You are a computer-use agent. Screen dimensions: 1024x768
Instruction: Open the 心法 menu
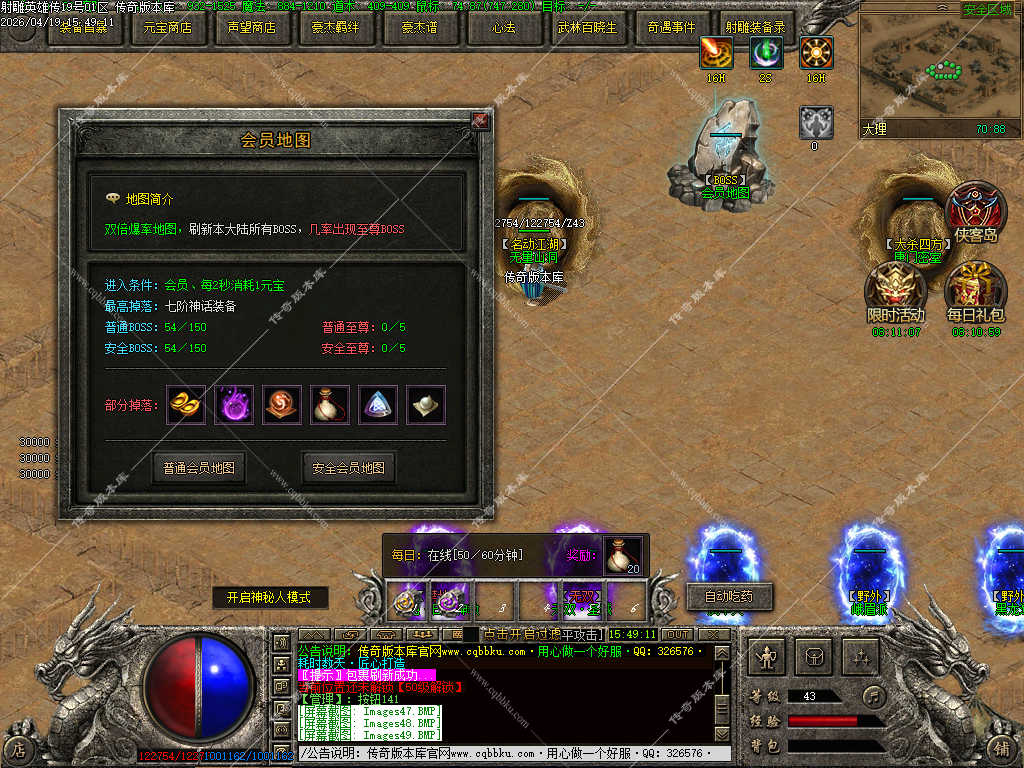[505, 28]
